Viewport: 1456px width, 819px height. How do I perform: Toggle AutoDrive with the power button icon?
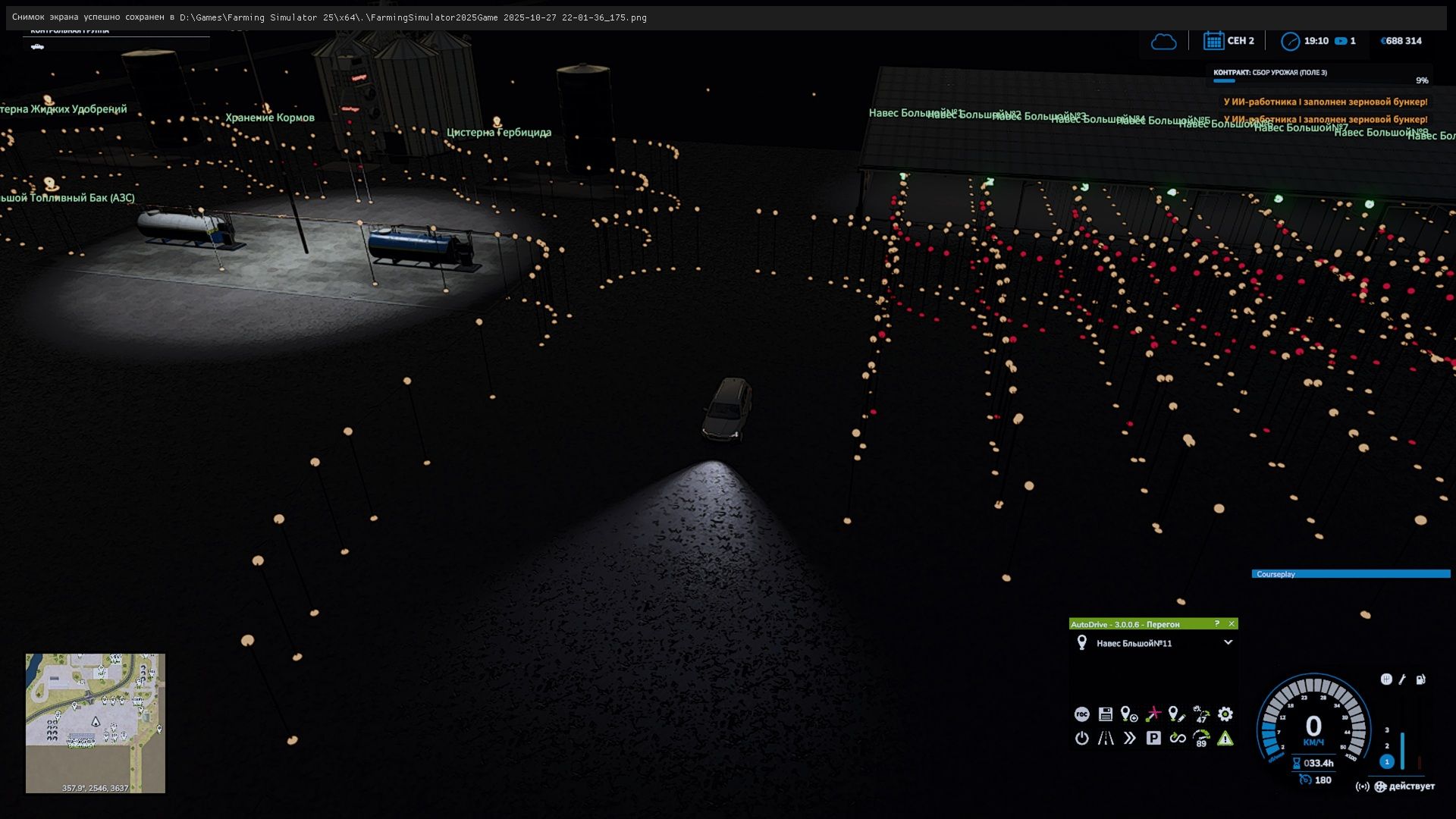(x=1082, y=739)
